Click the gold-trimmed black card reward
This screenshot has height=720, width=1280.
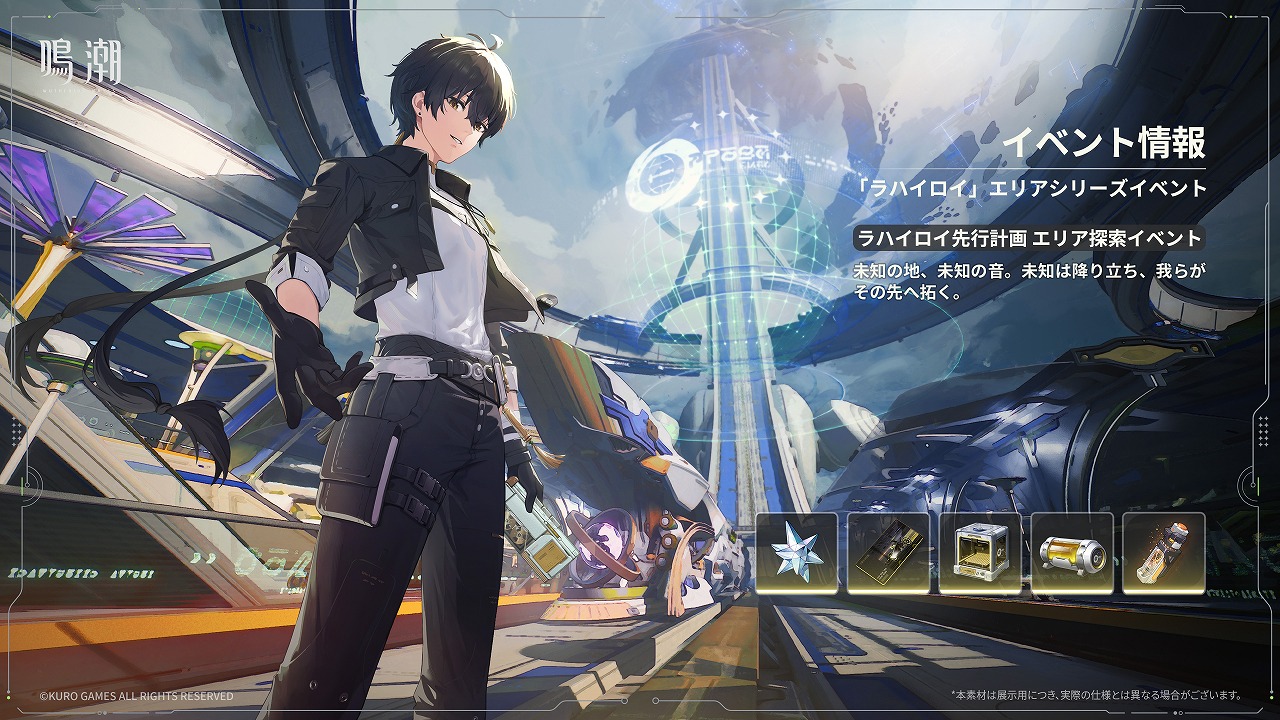pos(888,552)
